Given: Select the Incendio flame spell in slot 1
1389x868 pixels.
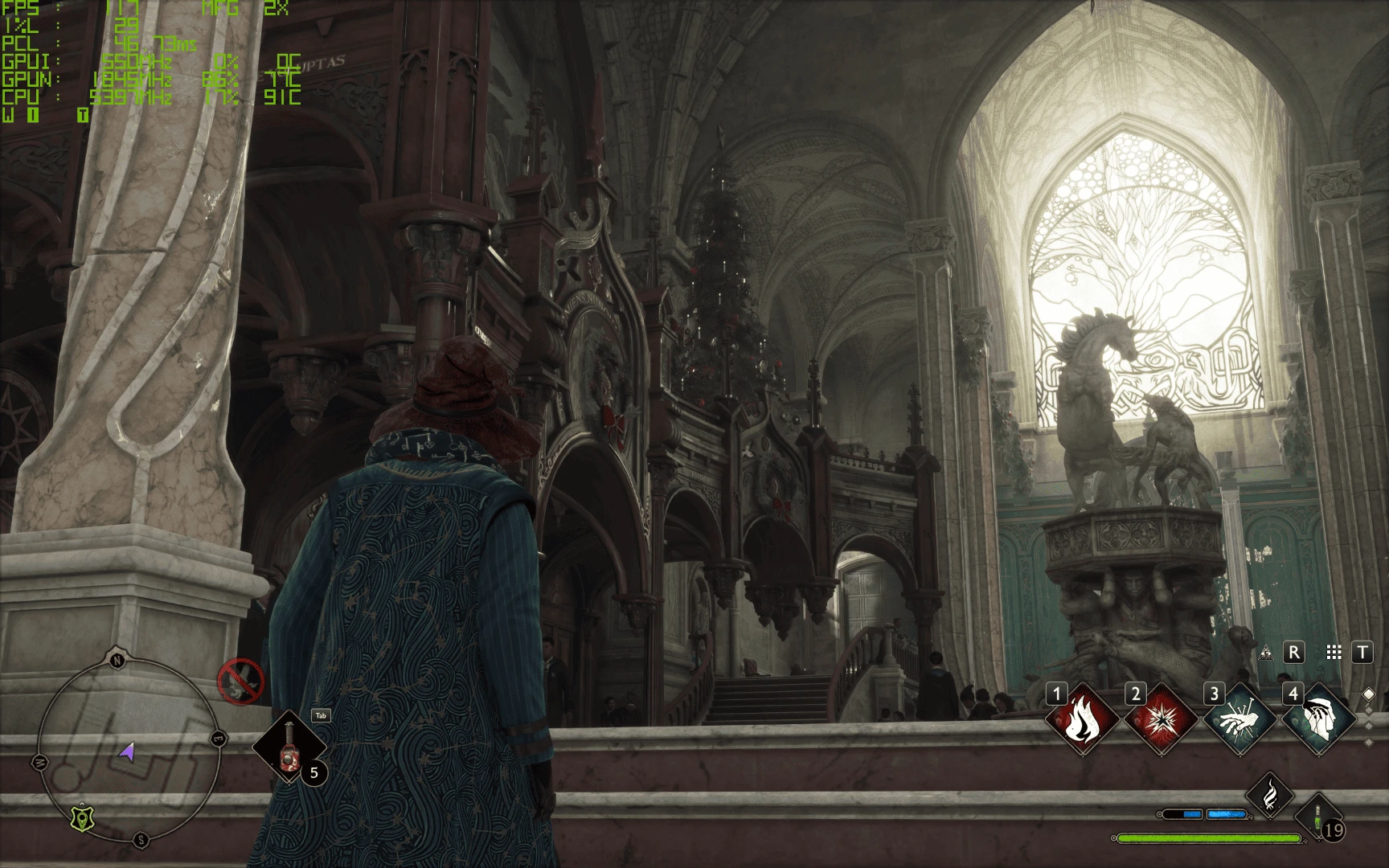Looking at the screenshot, I should point(1081,720).
